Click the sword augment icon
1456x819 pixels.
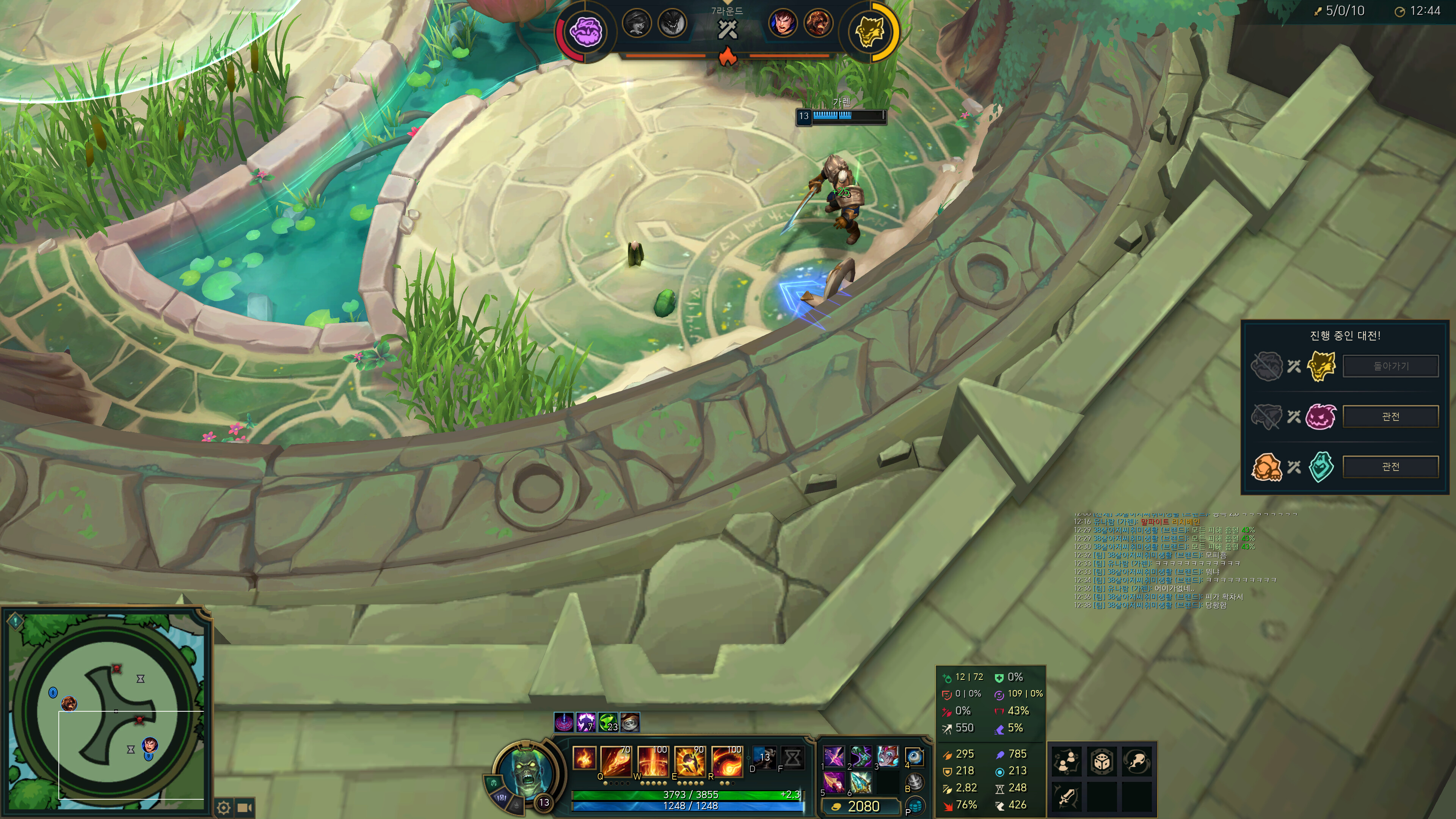pyautogui.click(x=1066, y=797)
